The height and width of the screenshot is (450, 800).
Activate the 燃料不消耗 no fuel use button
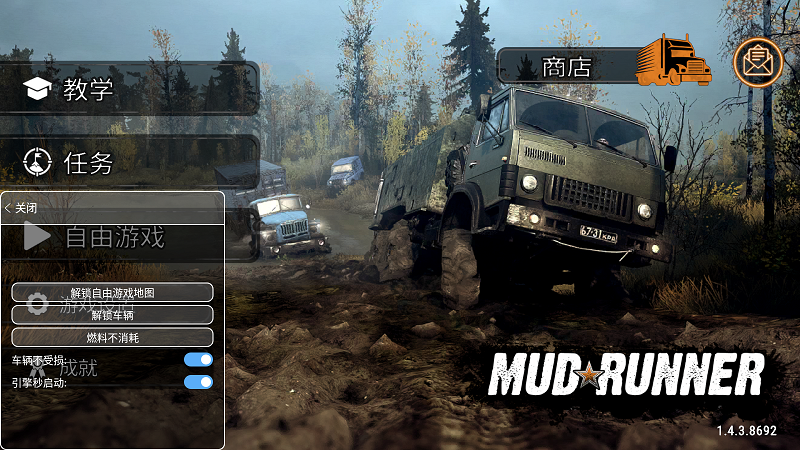pyautogui.click(x=113, y=338)
